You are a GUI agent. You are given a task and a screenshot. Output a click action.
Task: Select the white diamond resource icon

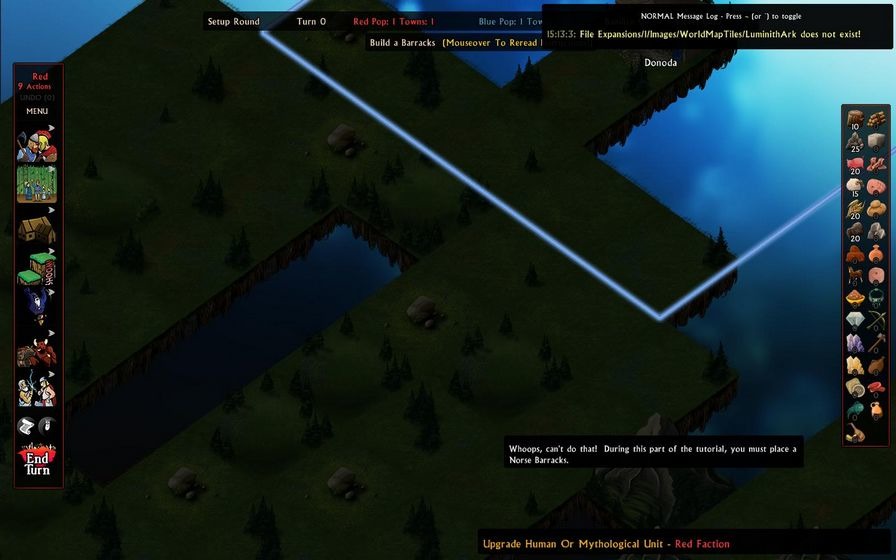855,319
